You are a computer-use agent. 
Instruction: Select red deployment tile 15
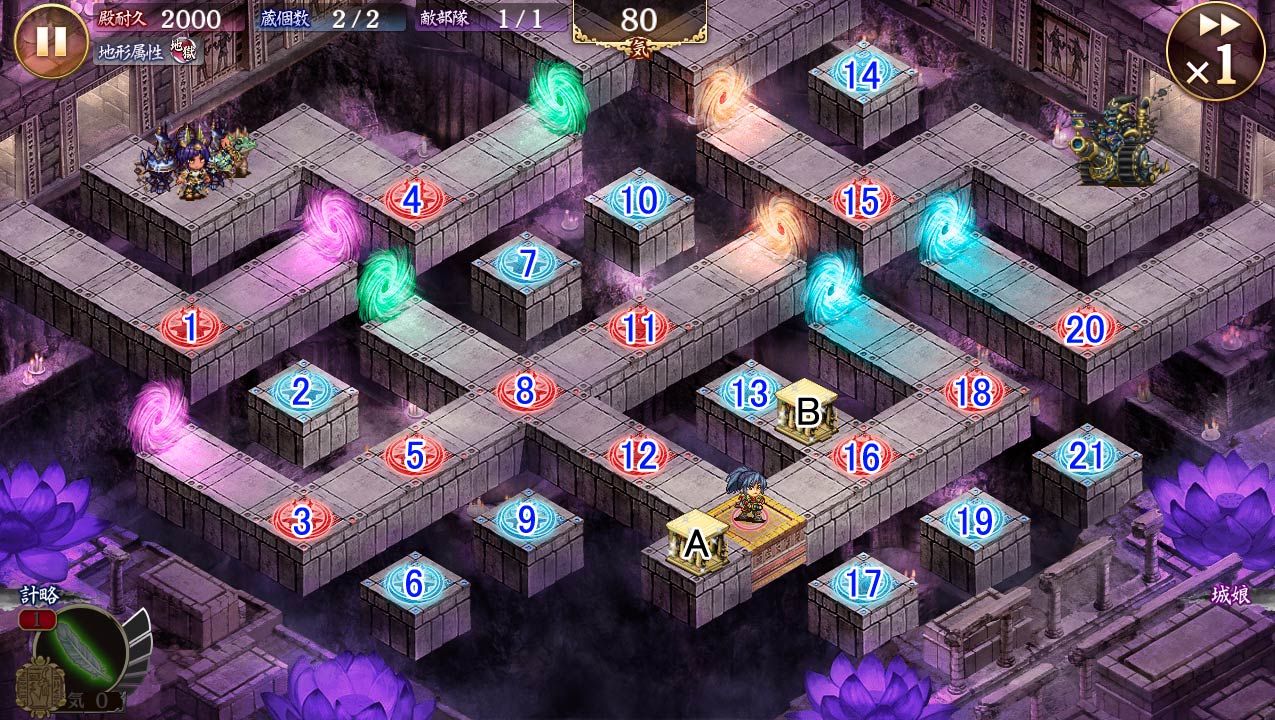coord(862,200)
